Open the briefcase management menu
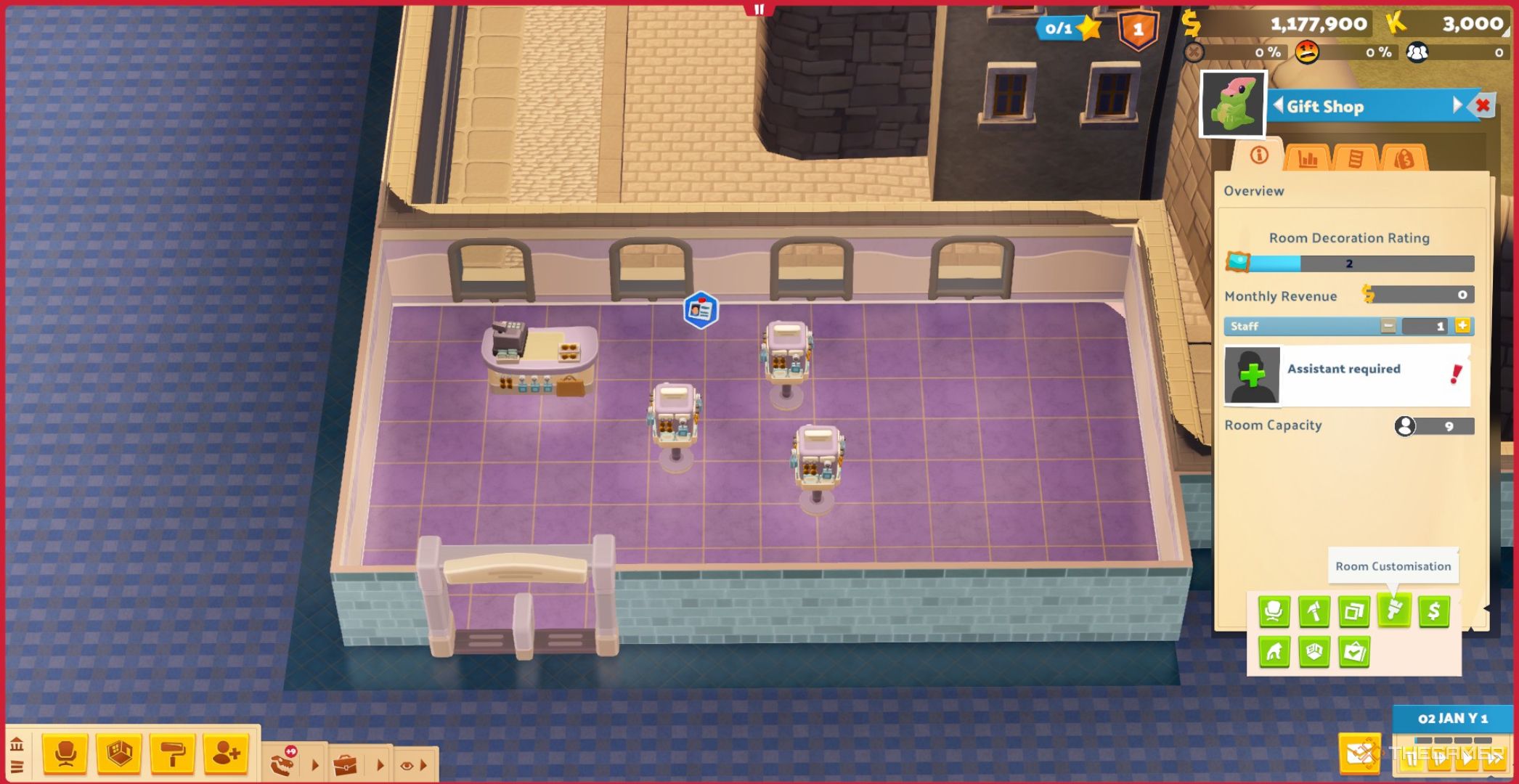1519x784 pixels. (346, 764)
